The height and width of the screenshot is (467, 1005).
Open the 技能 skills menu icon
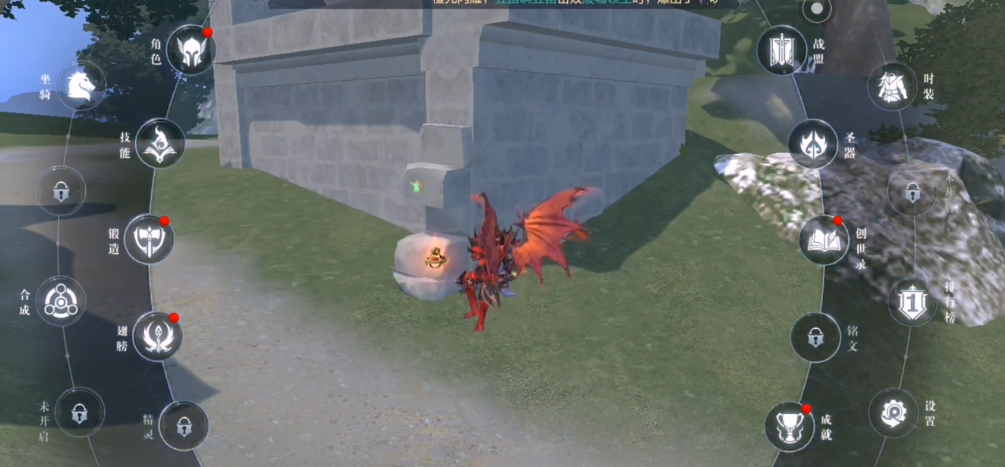coord(159,143)
